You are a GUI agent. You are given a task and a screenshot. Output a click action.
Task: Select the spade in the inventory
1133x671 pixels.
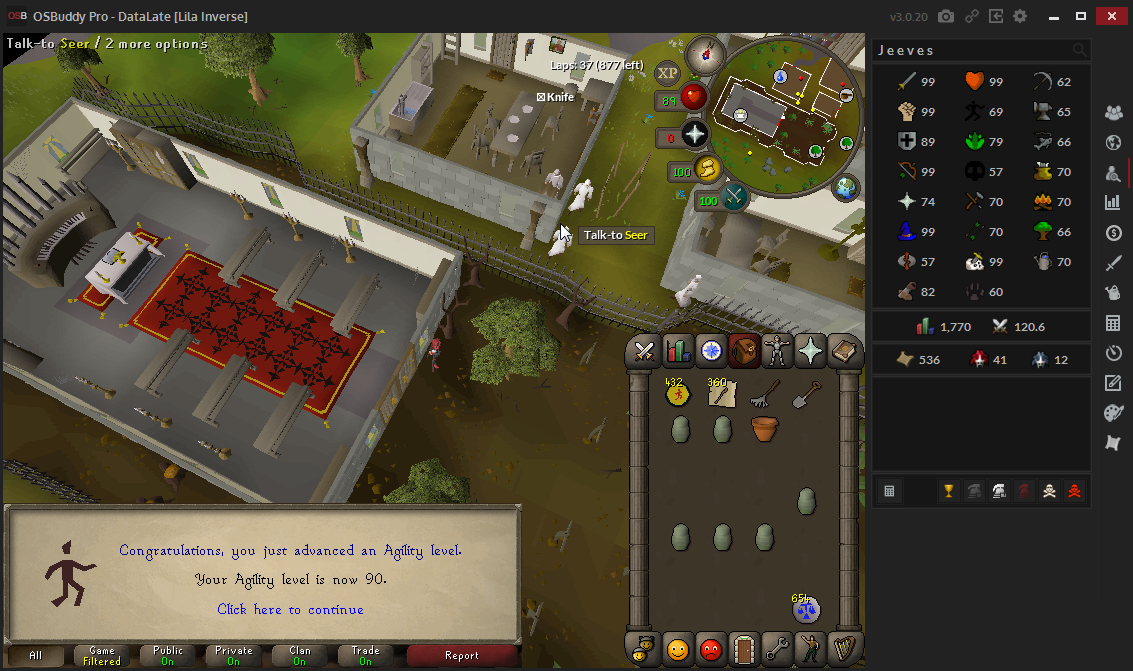click(806, 395)
